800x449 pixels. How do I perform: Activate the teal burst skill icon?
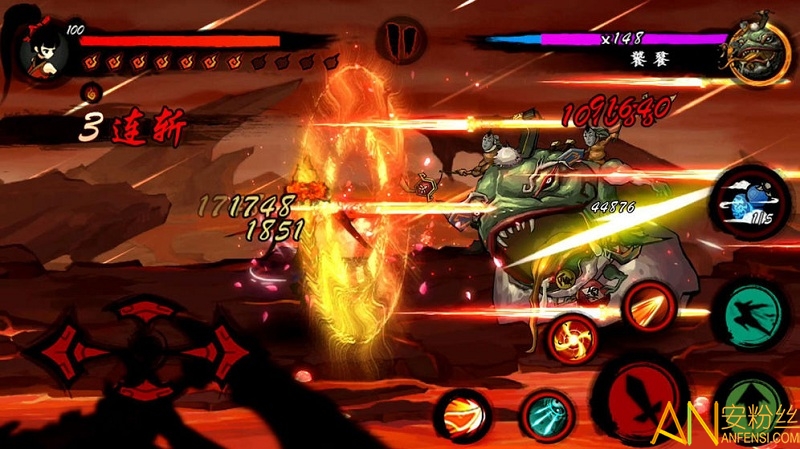pyautogui.click(x=546, y=414)
